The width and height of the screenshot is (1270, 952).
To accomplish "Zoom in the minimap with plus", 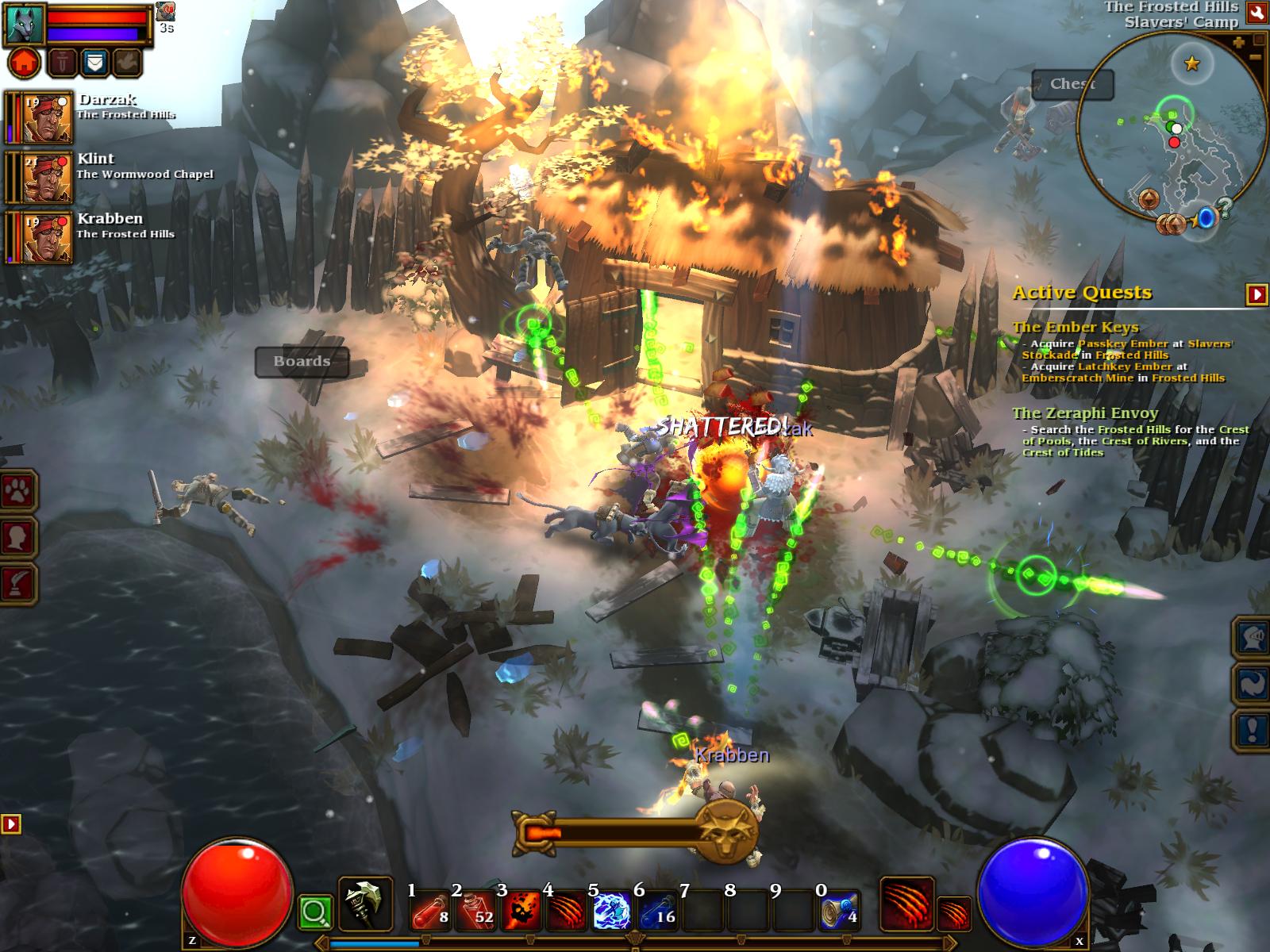I will 1239,43.
